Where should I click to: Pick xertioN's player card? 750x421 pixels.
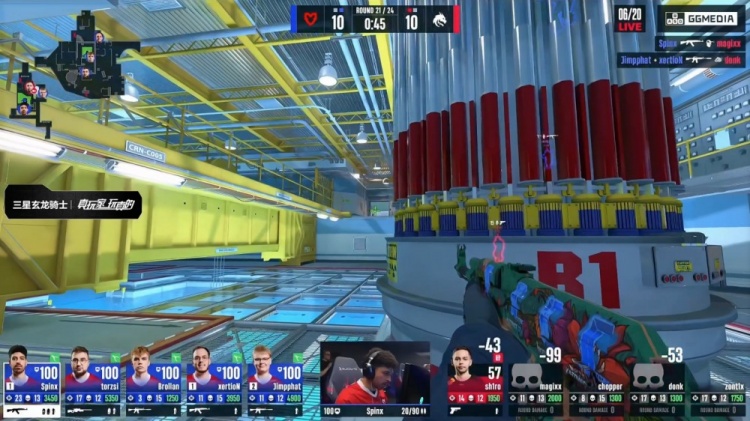click(x=214, y=382)
